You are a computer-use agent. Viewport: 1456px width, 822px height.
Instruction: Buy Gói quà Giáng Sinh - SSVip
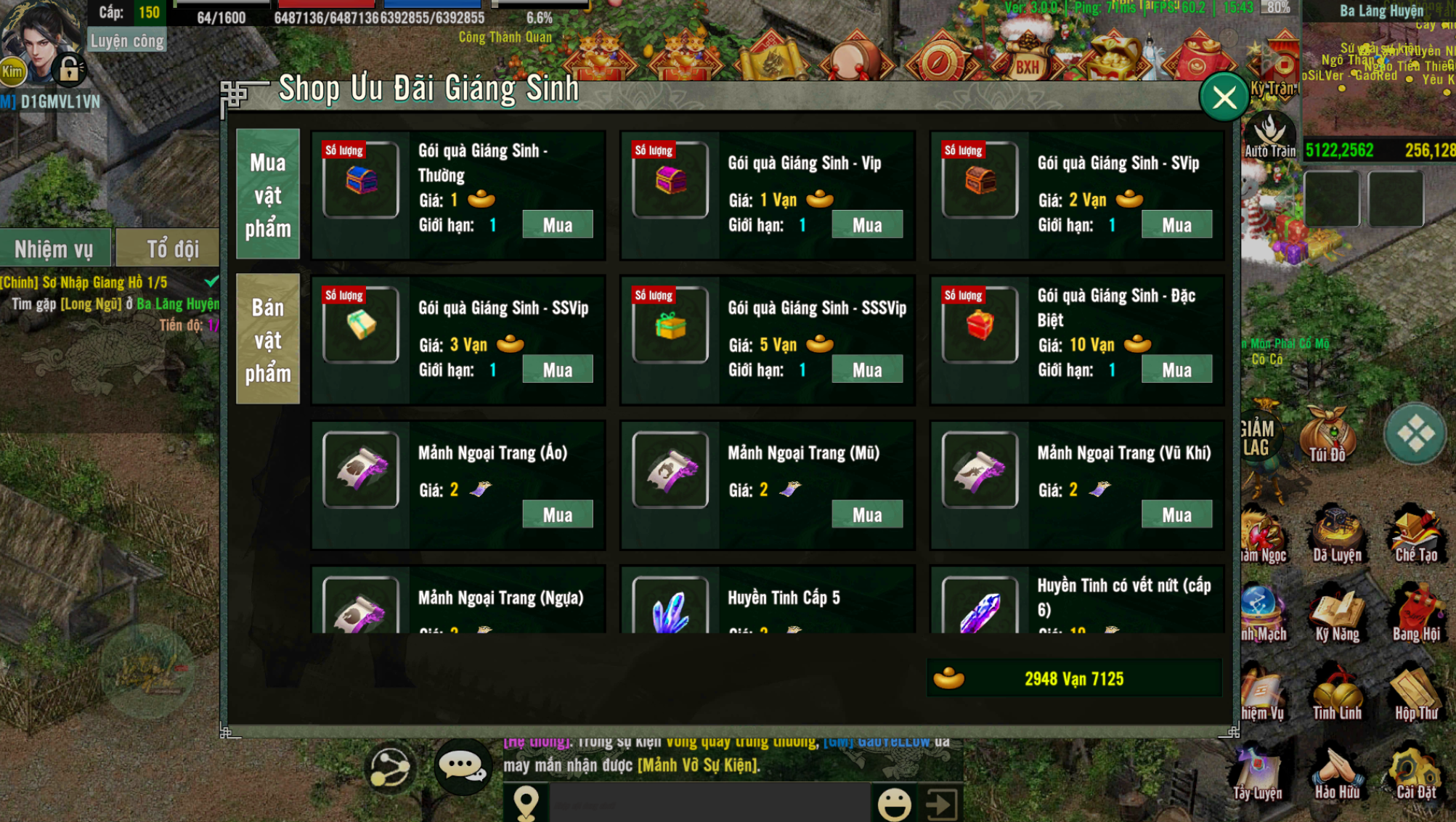point(557,370)
